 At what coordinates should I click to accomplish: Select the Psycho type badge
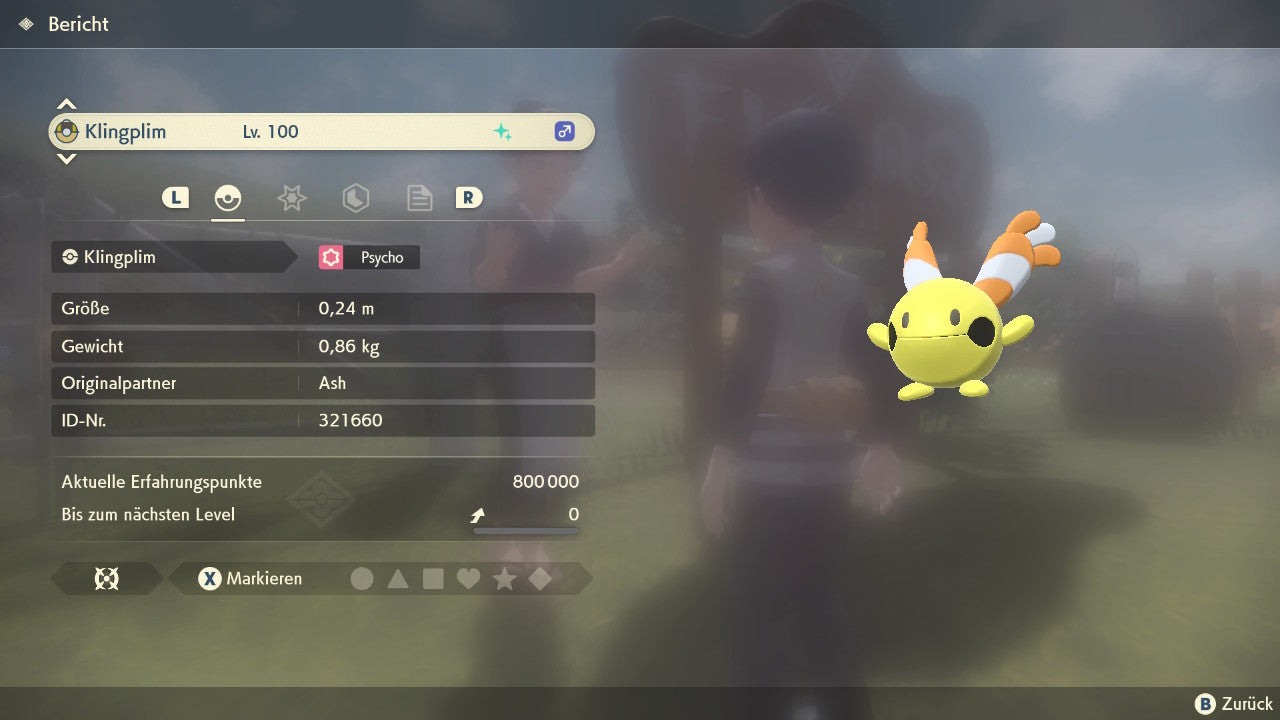[x=369, y=257]
